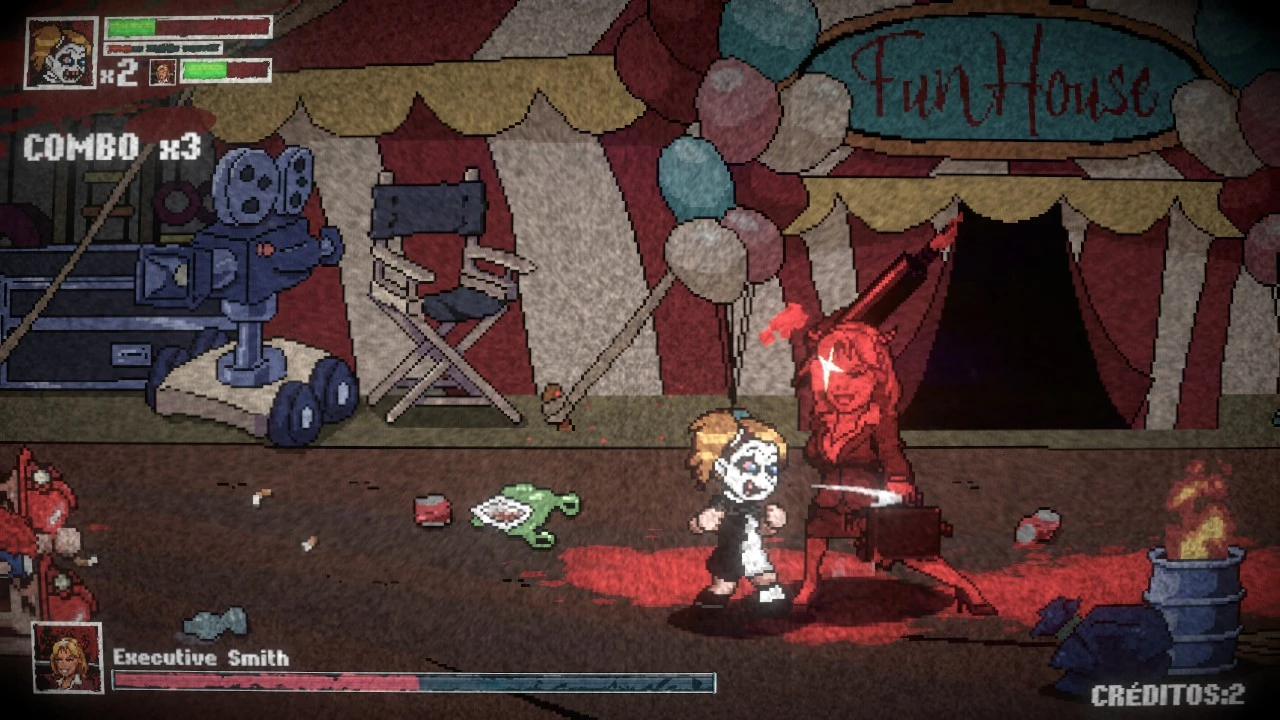The height and width of the screenshot is (720, 1280).
Task: Click the clown player portrait
Action: [x=60, y=52]
